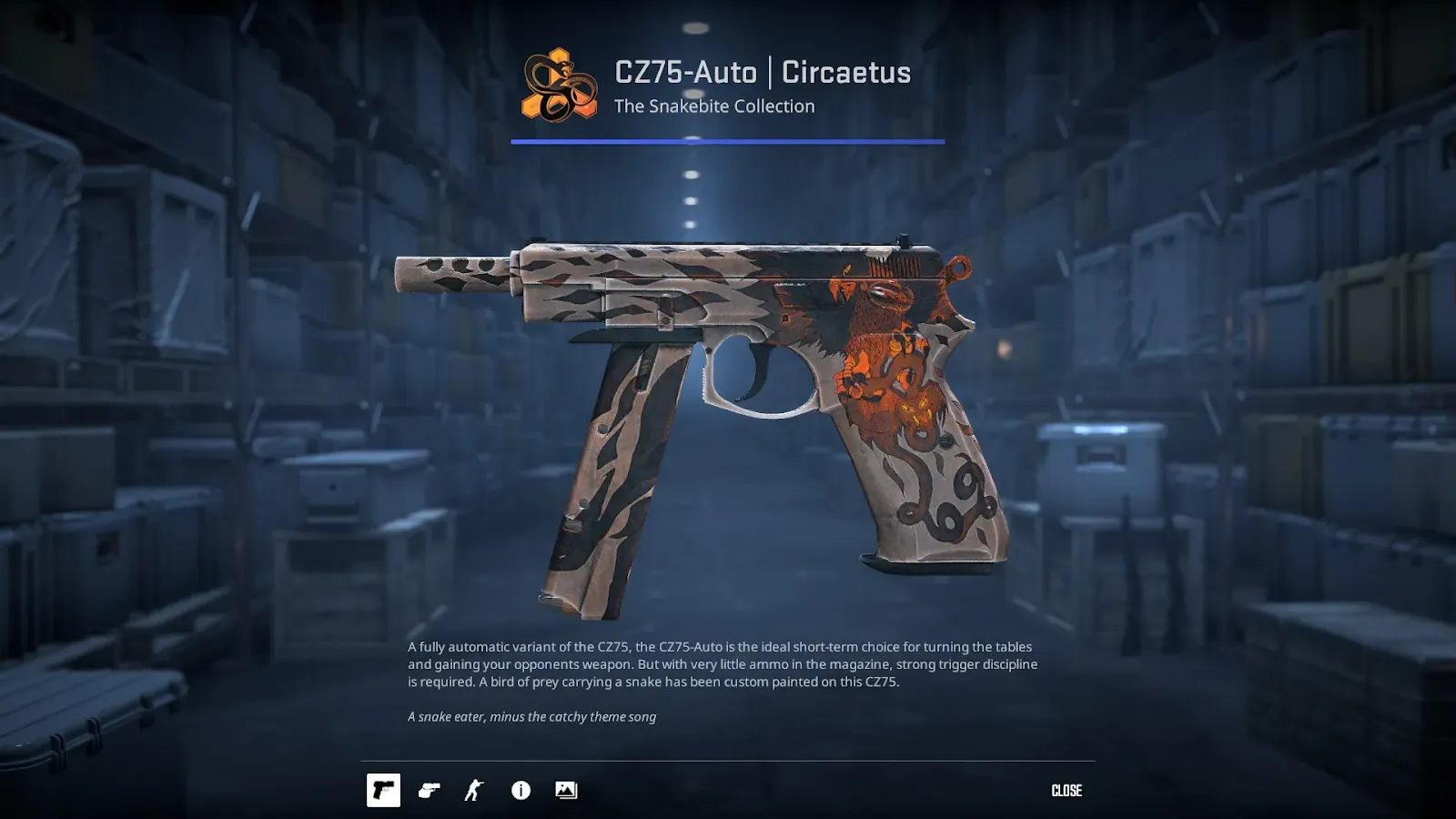
Task: Show the weapon on player character
Action: (x=474, y=790)
